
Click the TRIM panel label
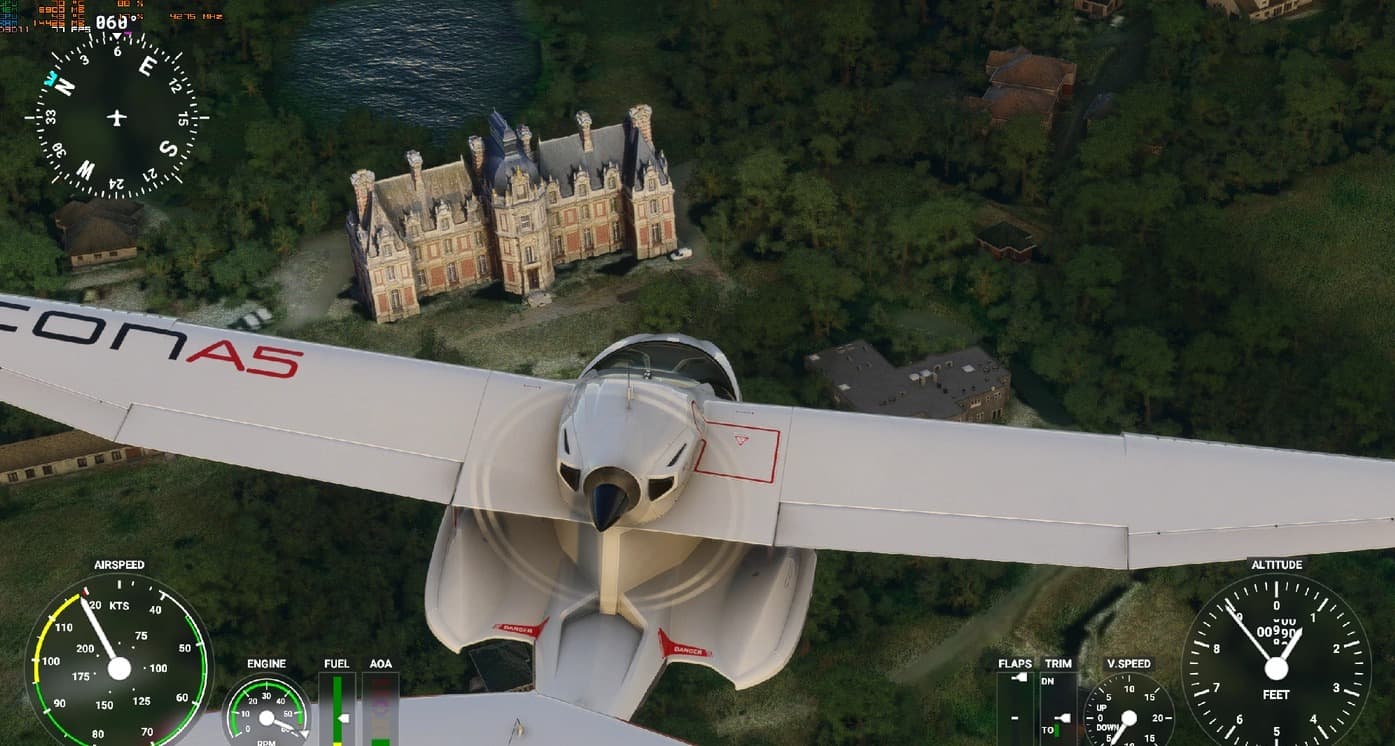tap(1058, 663)
